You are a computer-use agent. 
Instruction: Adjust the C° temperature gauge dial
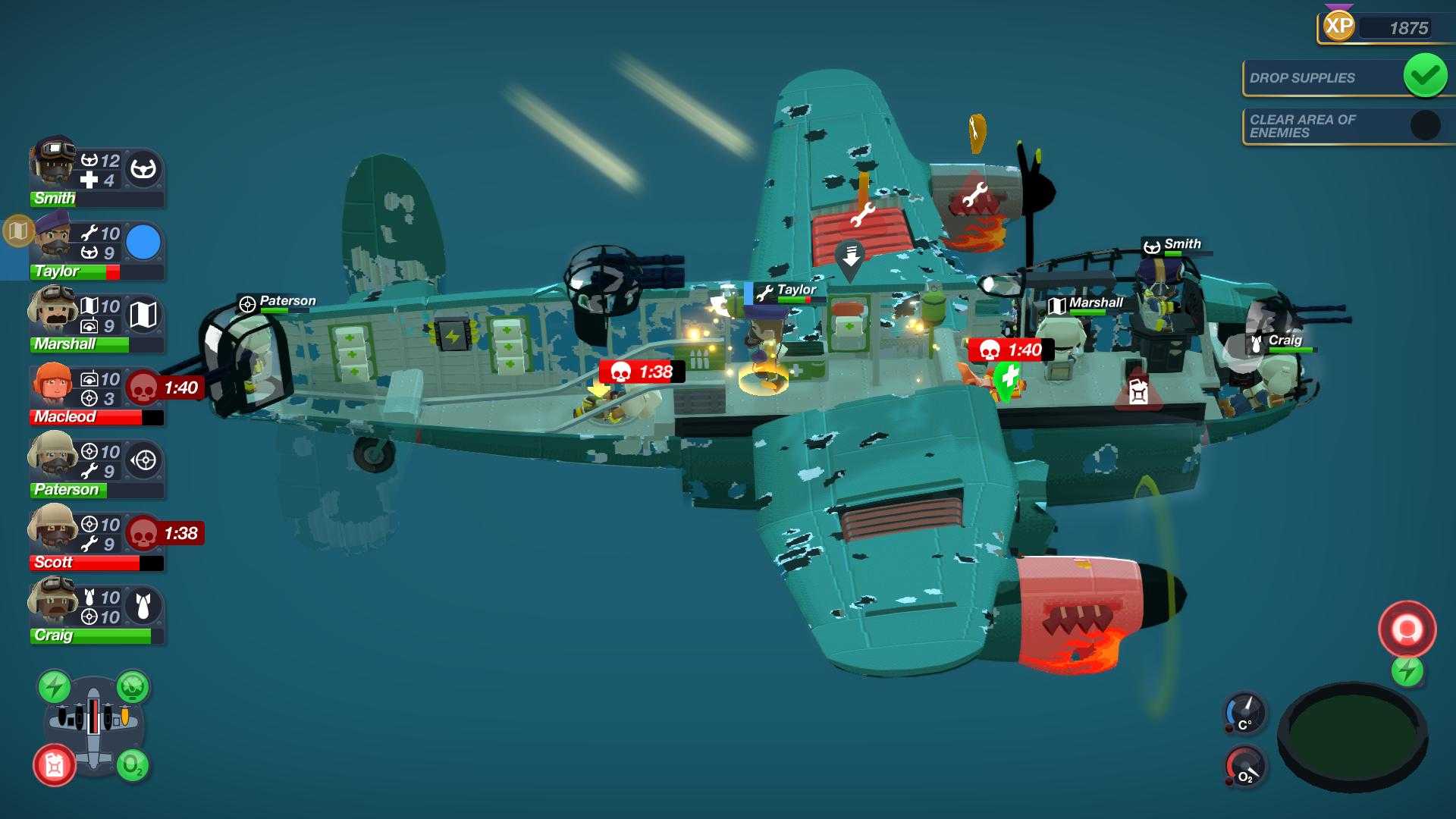point(1246,714)
